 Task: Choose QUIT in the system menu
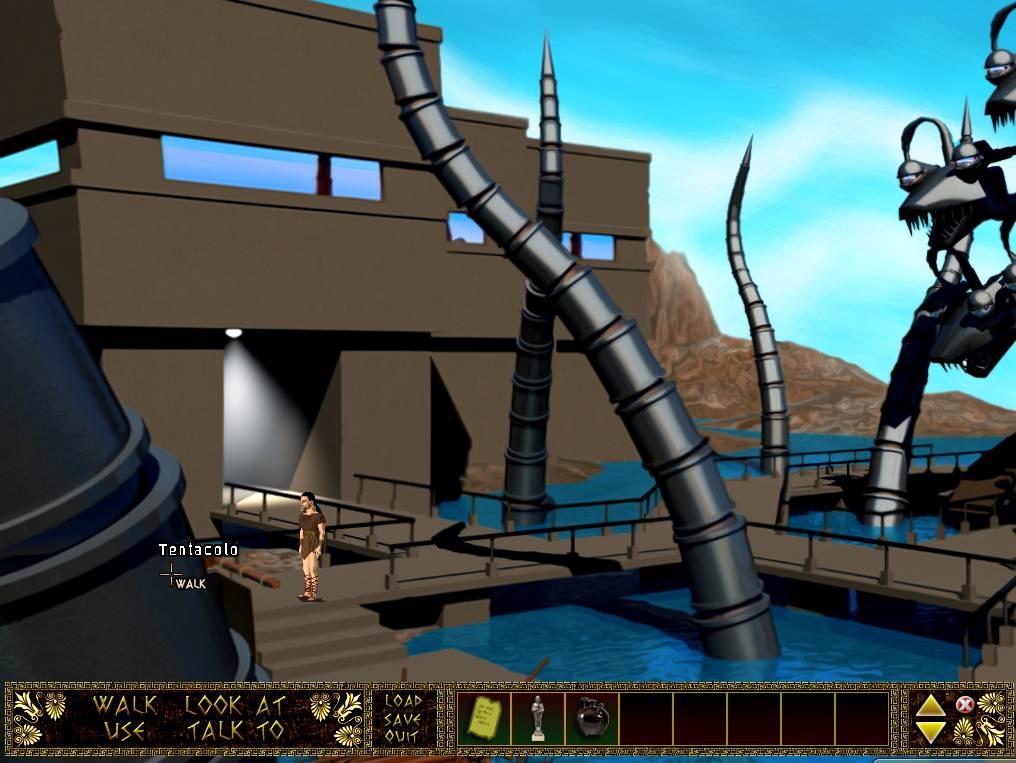[x=404, y=736]
